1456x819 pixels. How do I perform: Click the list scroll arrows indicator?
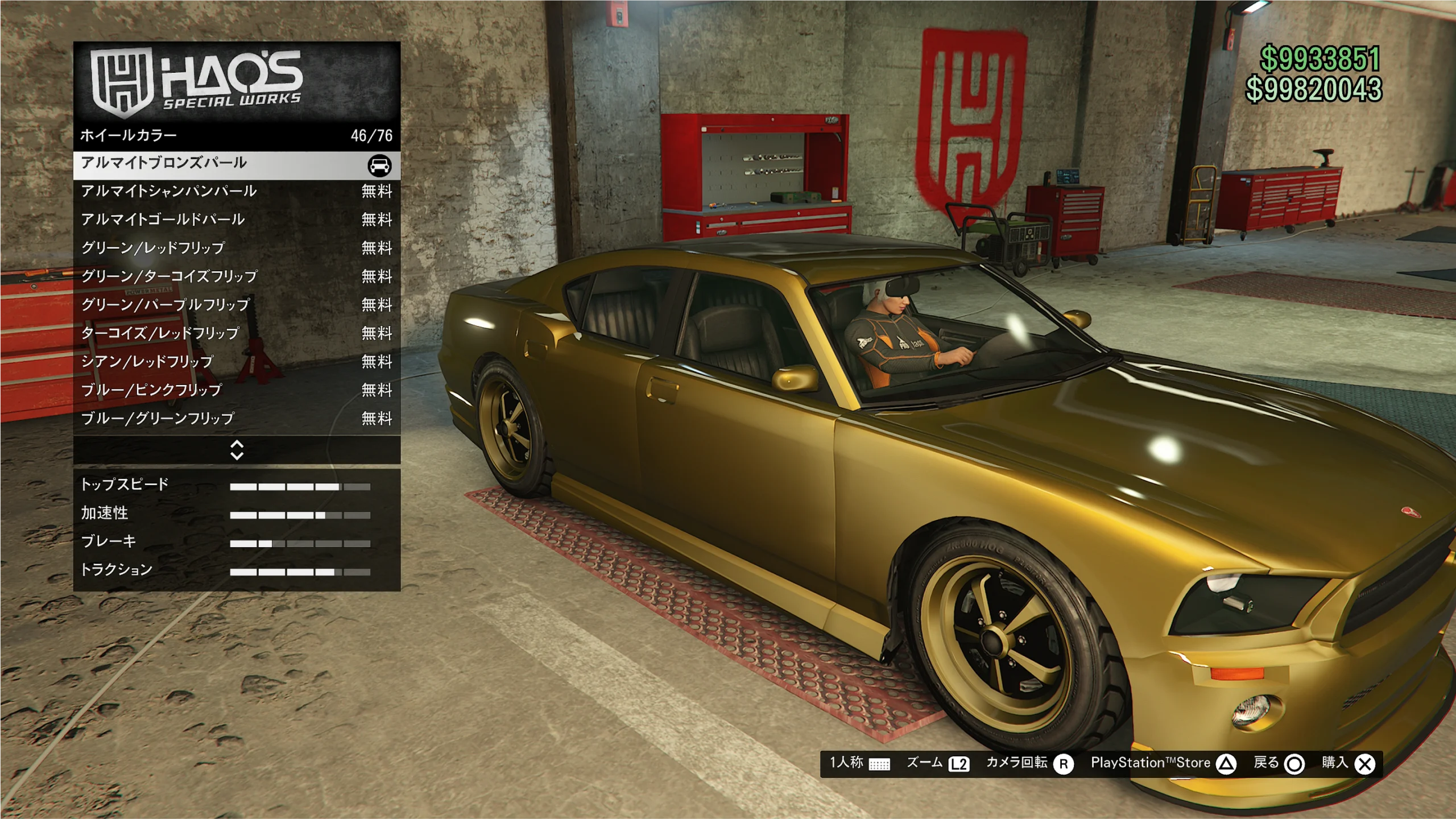(x=237, y=450)
